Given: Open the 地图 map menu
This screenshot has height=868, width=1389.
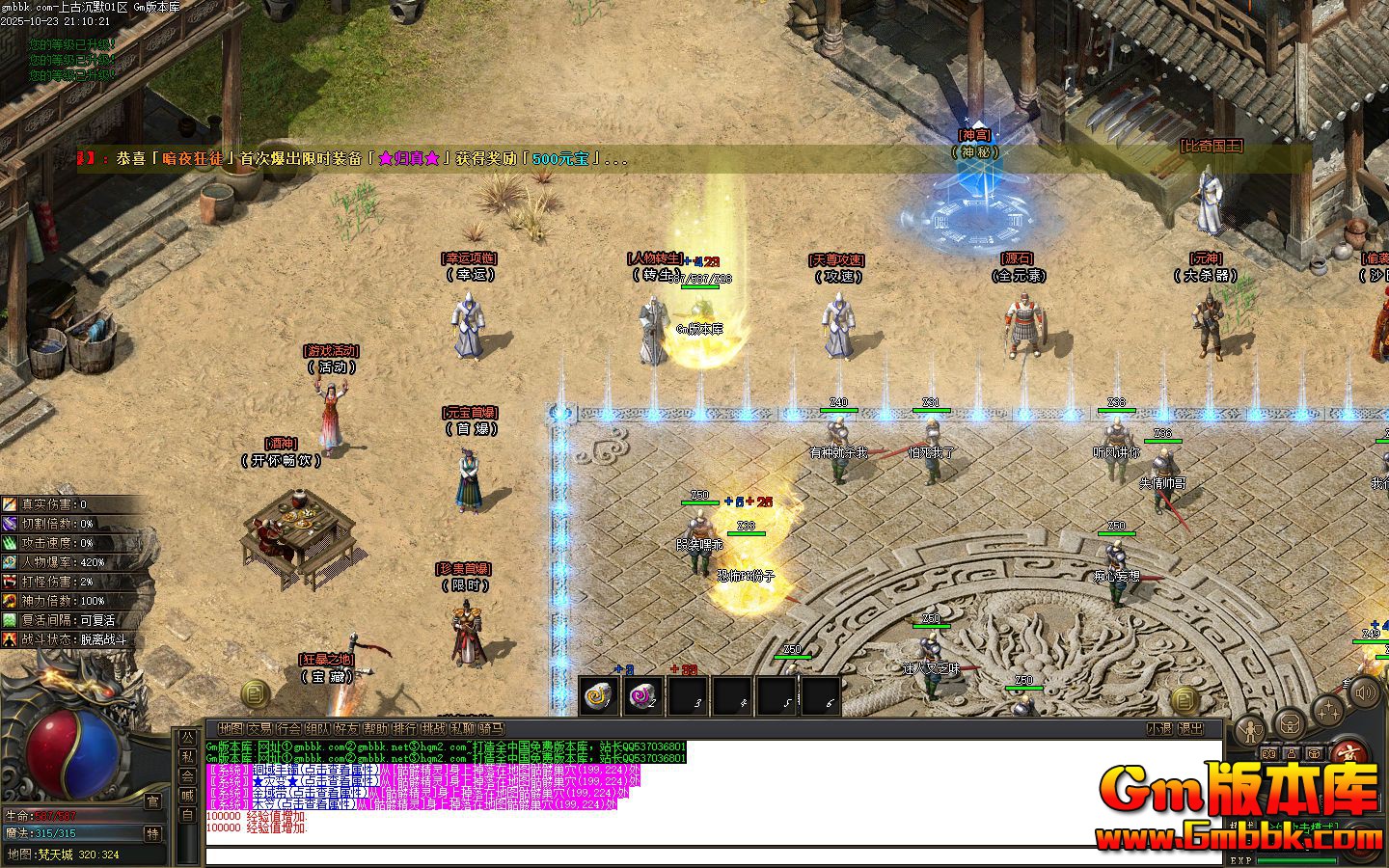Looking at the screenshot, I should [x=231, y=729].
